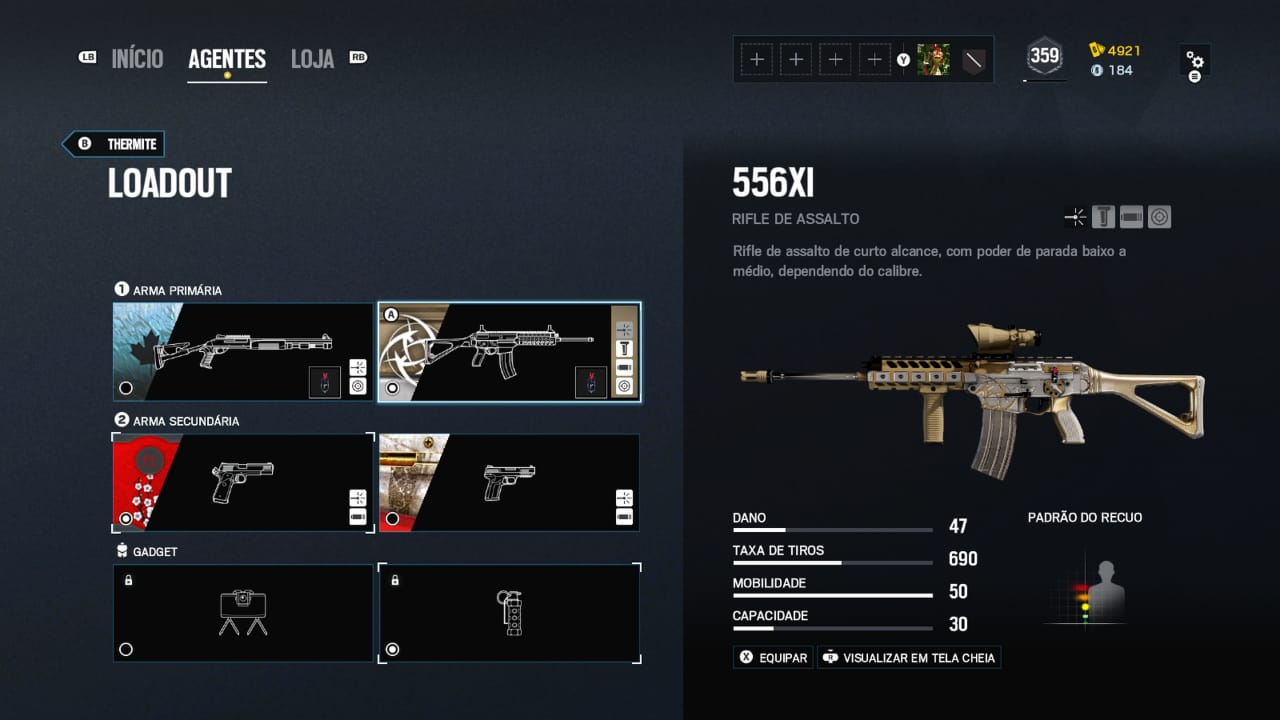Select the grip icon in the 556XI card attachment column
Image resolution: width=1280 pixels, height=720 pixels.
pyautogui.click(x=623, y=349)
